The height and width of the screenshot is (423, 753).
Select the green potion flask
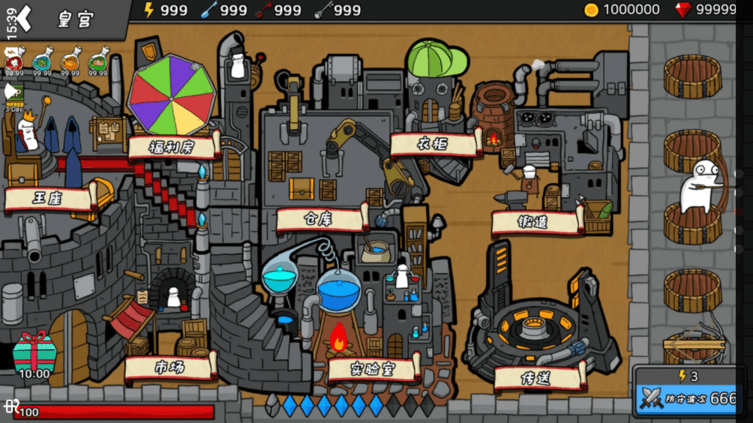tap(98, 62)
